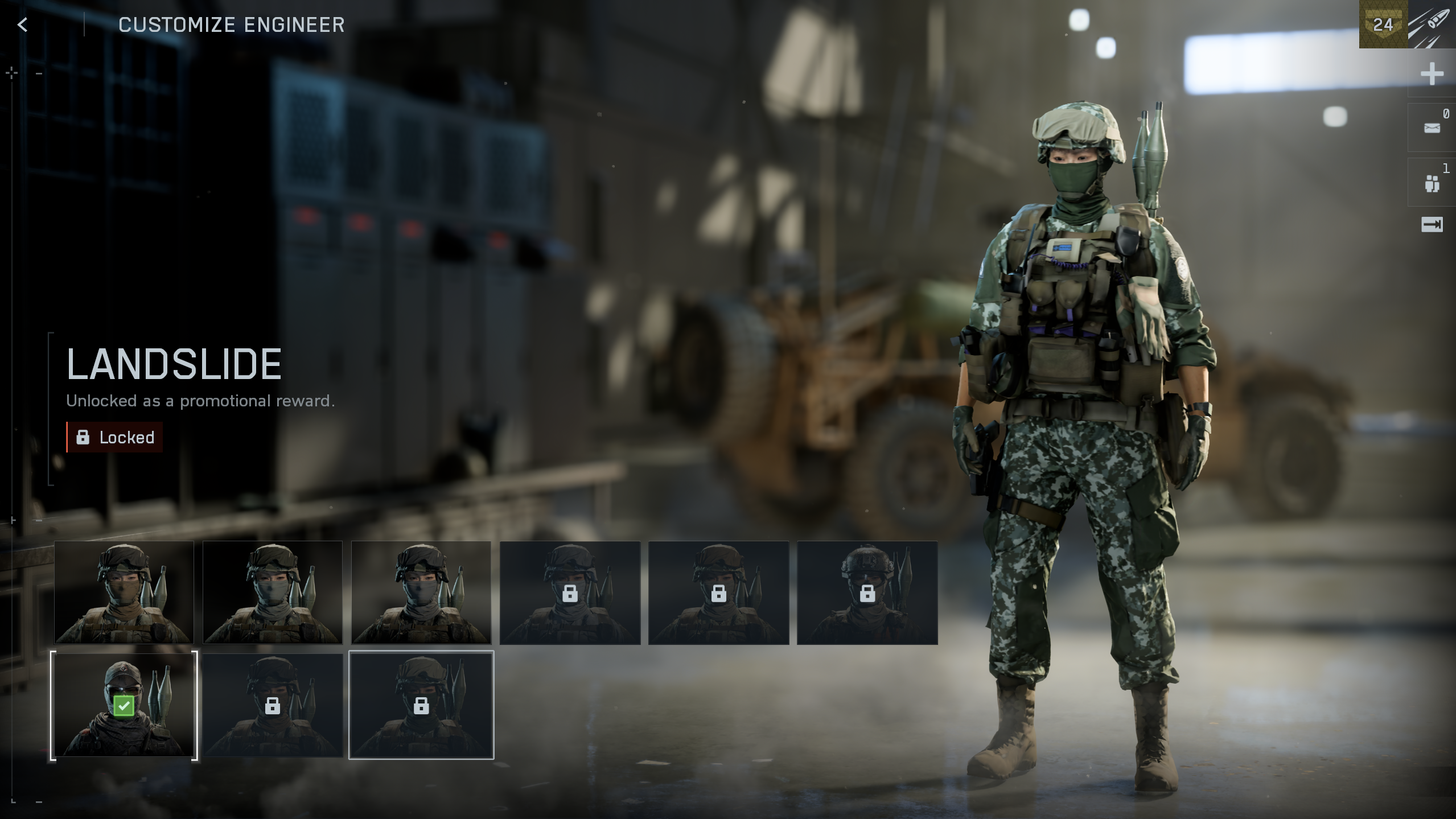The image size is (1456, 819).
Task: Collapse the side panel with the arrow-to-bar icon
Action: coord(1432,225)
